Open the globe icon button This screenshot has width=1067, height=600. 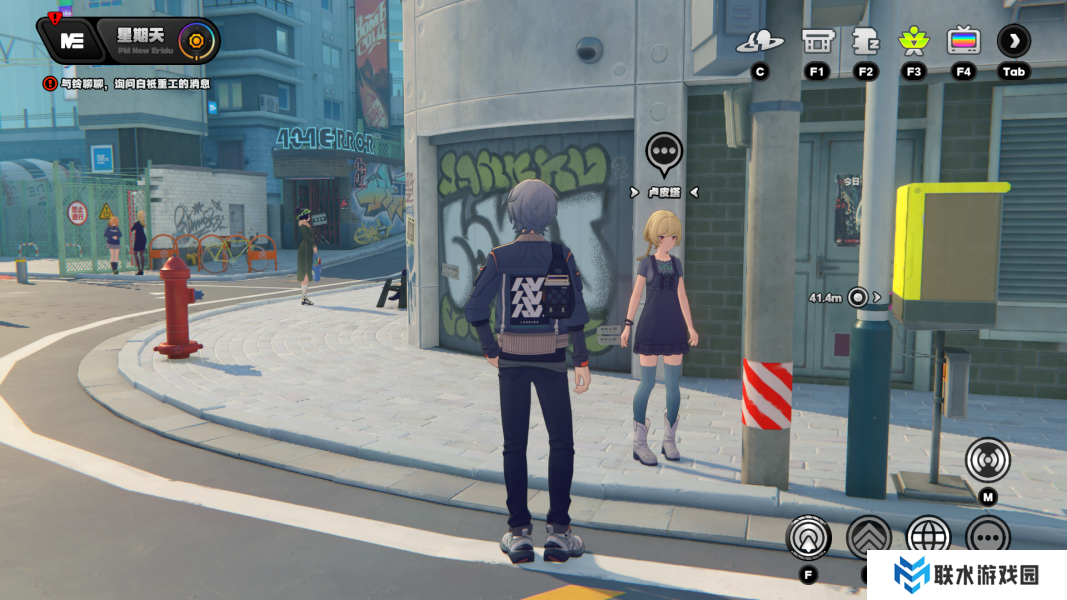[x=928, y=537]
